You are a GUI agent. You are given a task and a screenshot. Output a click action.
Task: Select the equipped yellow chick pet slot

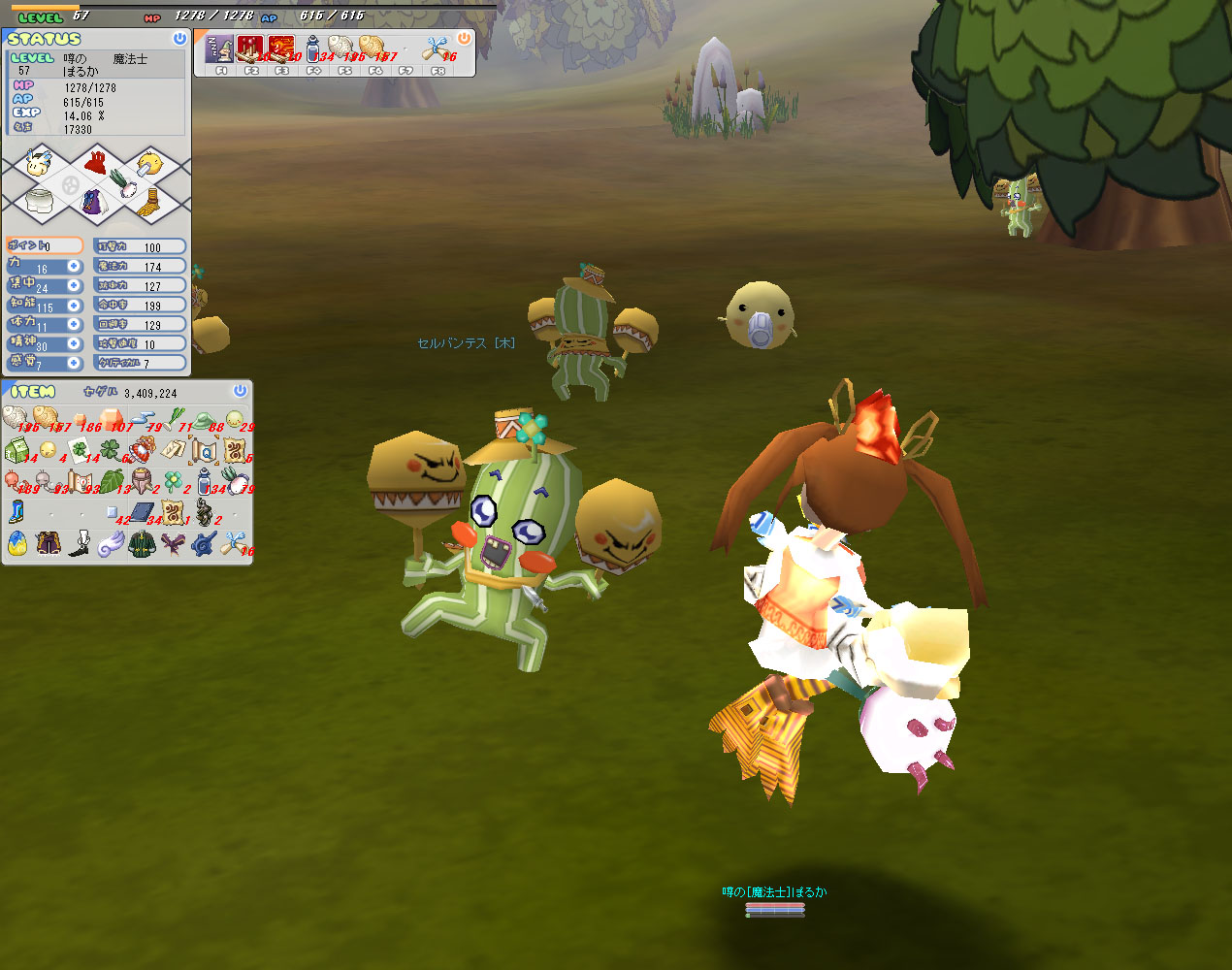coord(147,165)
